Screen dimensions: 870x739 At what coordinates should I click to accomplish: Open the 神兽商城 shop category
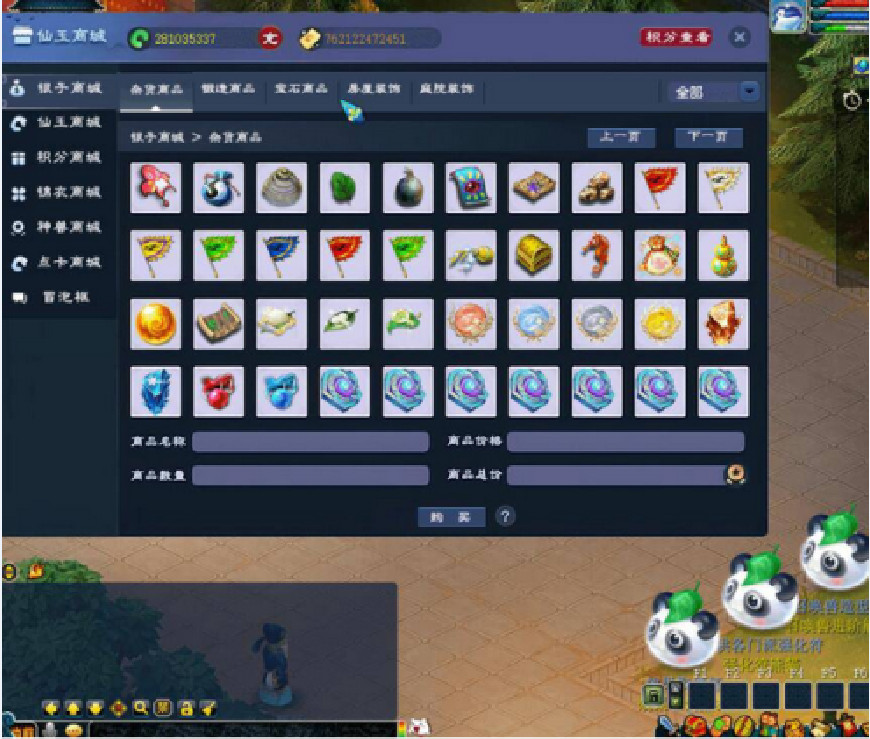pyautogui.click(x=58, y=227)
